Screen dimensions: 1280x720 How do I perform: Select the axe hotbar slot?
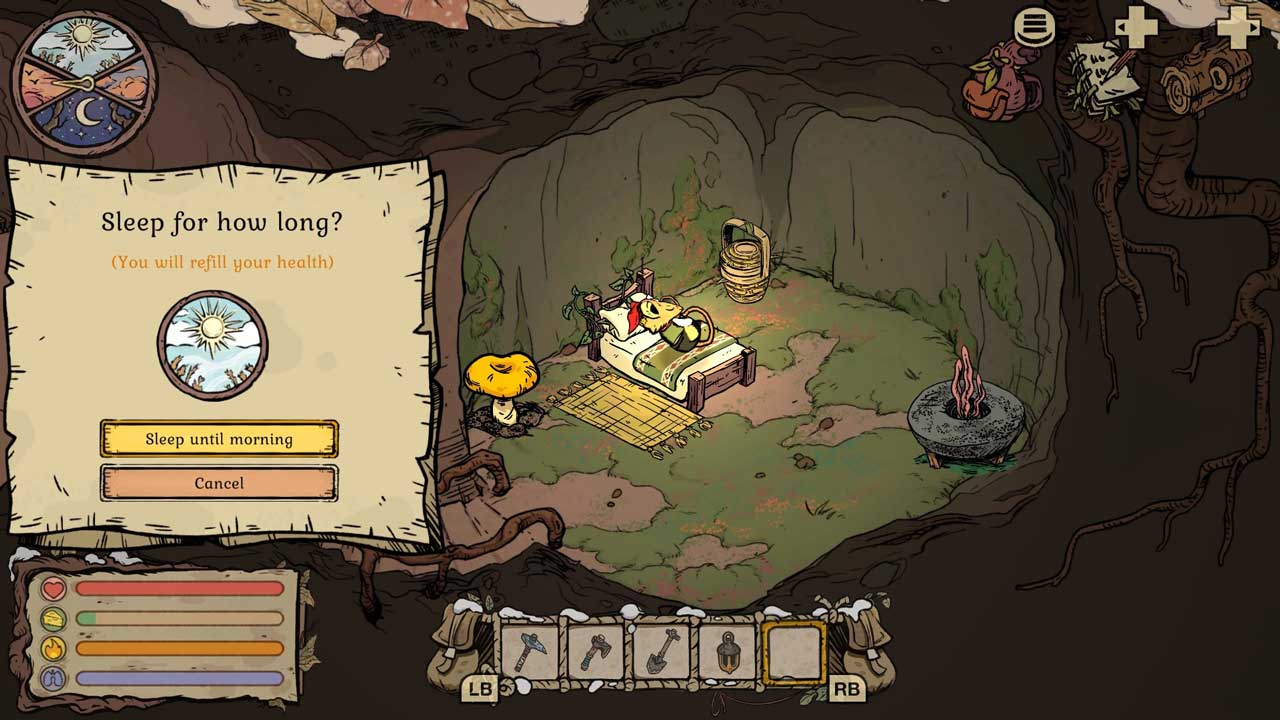click(596, 652)
